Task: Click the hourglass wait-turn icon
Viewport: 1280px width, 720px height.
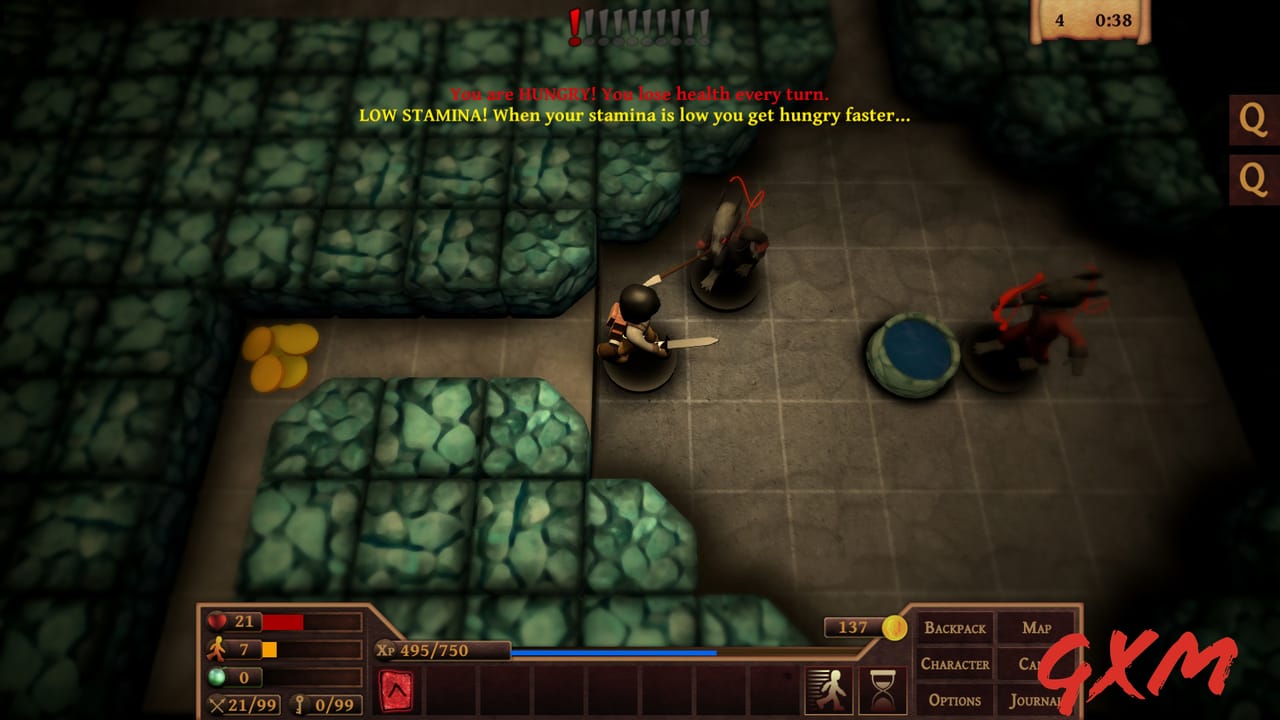Action: coord(882,691)
